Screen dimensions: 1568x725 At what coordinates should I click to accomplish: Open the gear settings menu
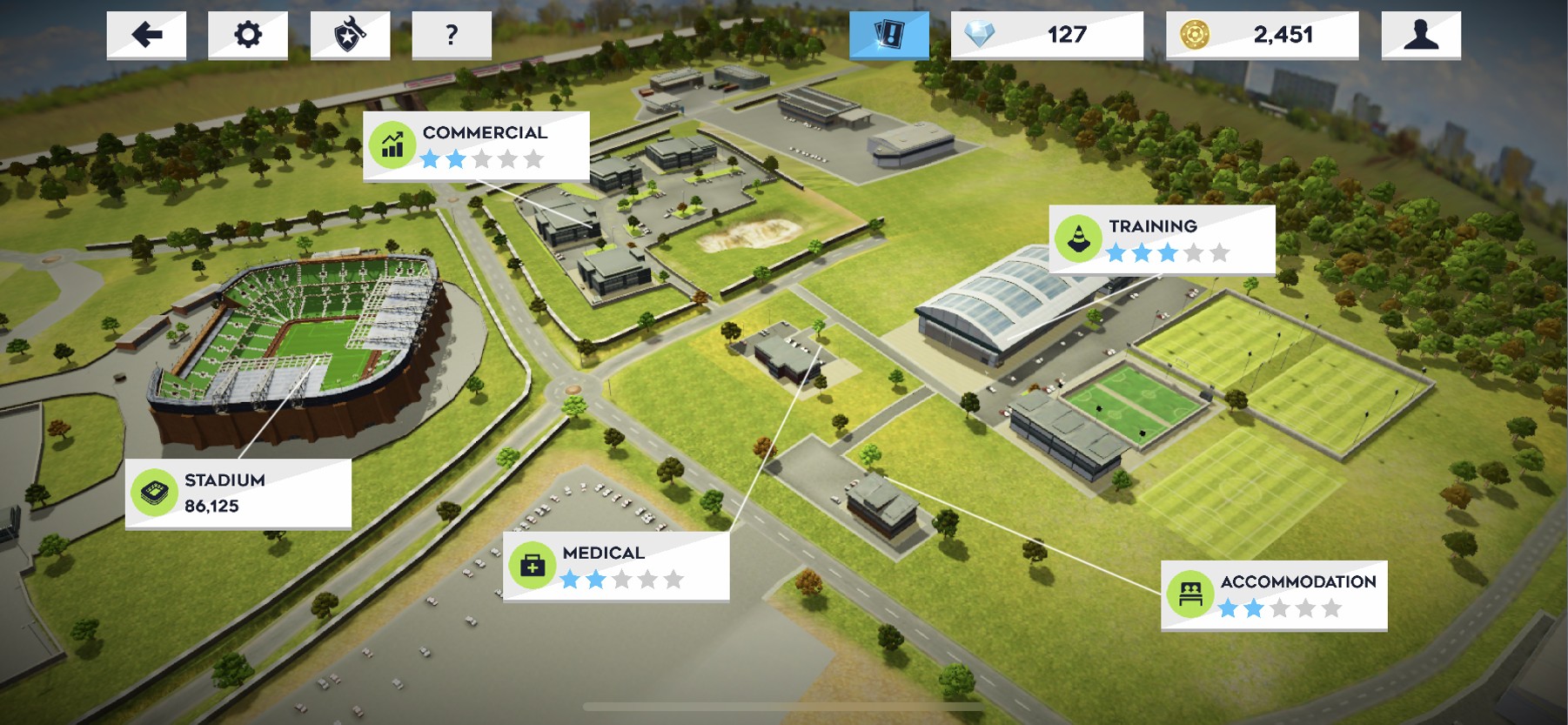click(x=248, y=35)
